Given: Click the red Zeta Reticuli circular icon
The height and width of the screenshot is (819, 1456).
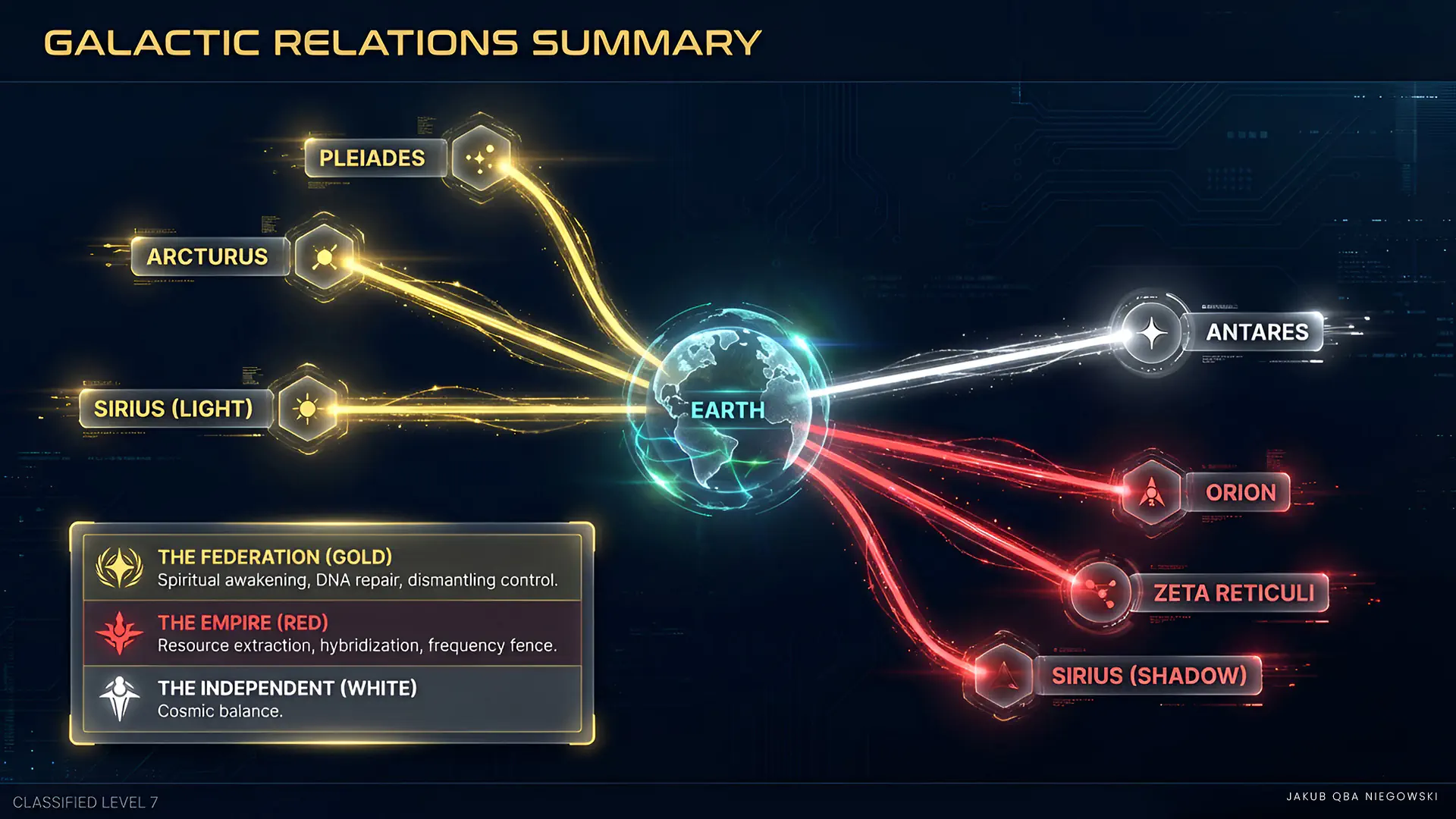Looking at the screenshot, I should click(x=1101, y=591).
